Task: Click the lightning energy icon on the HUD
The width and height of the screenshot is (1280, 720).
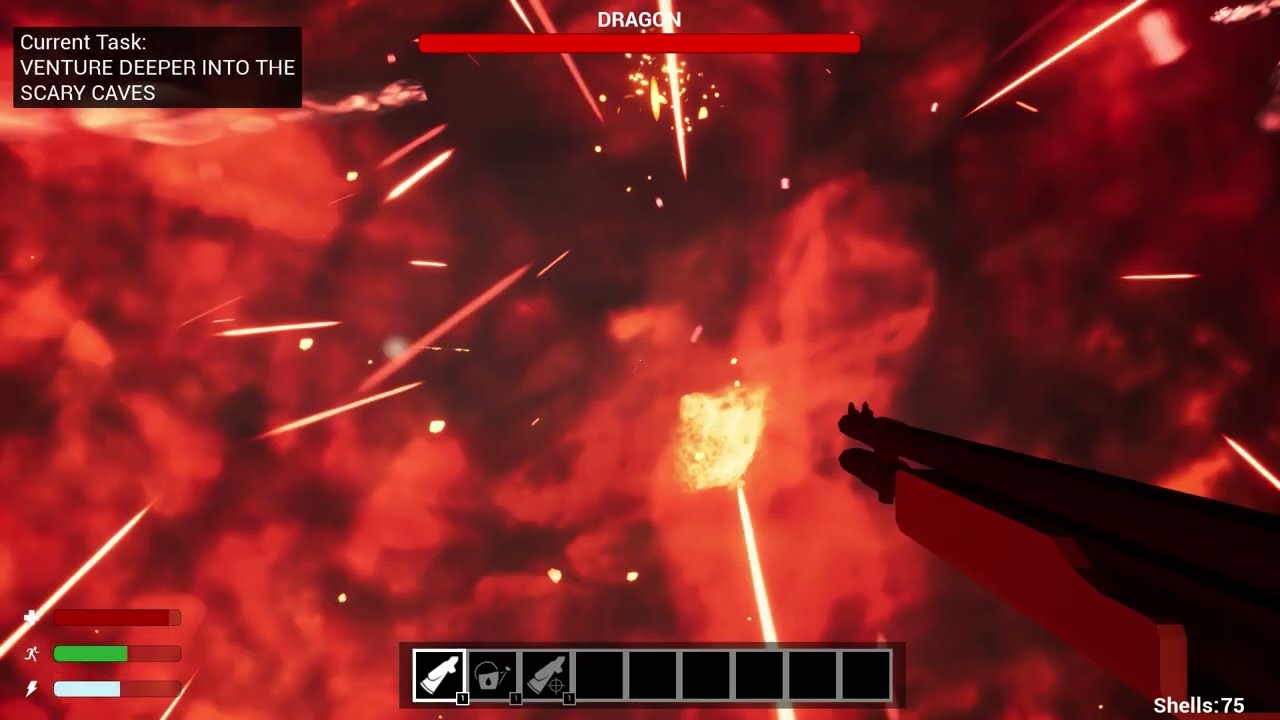Action: 32,689
